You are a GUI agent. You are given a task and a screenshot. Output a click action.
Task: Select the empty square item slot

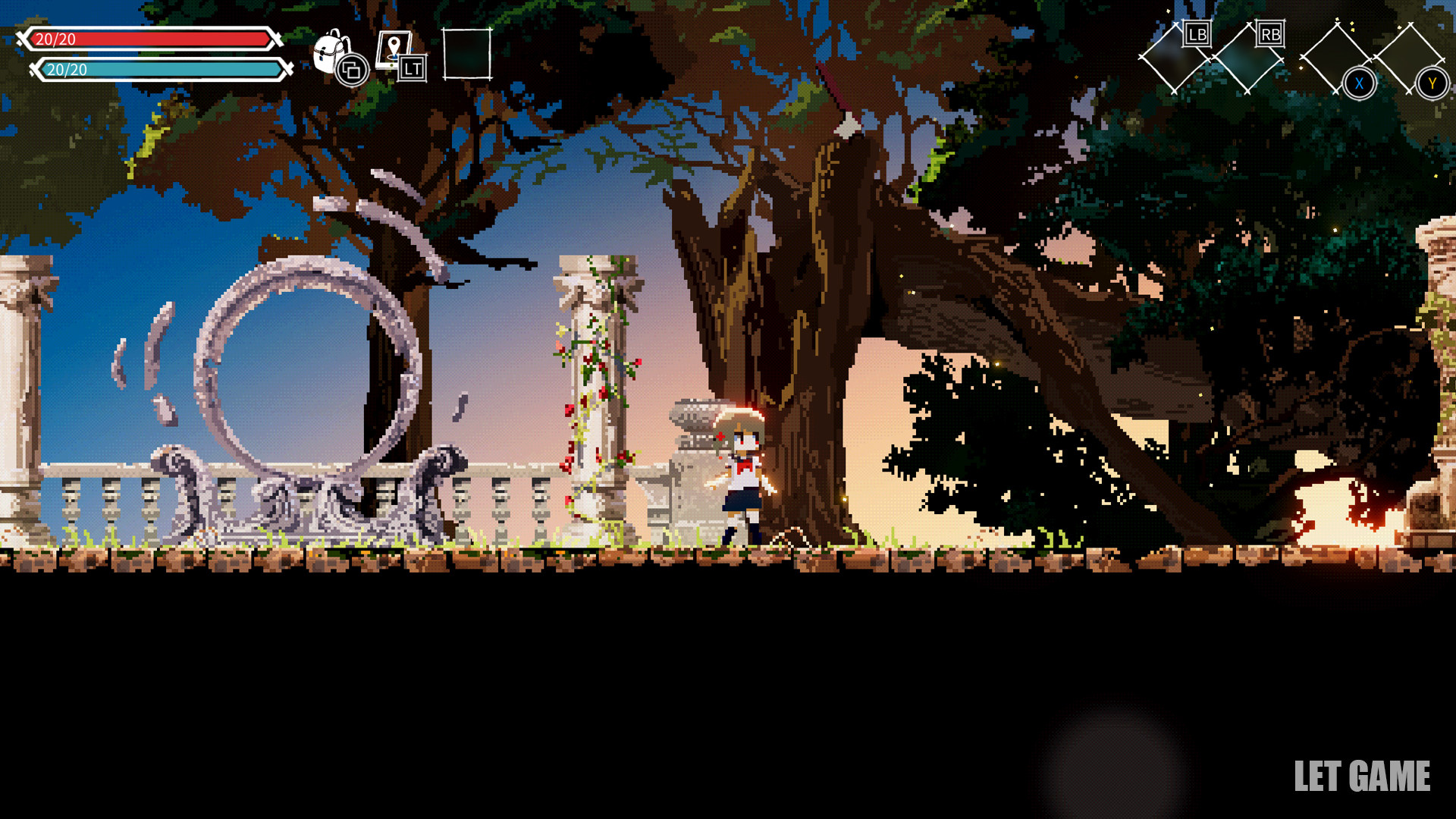(x=467, y=54)
